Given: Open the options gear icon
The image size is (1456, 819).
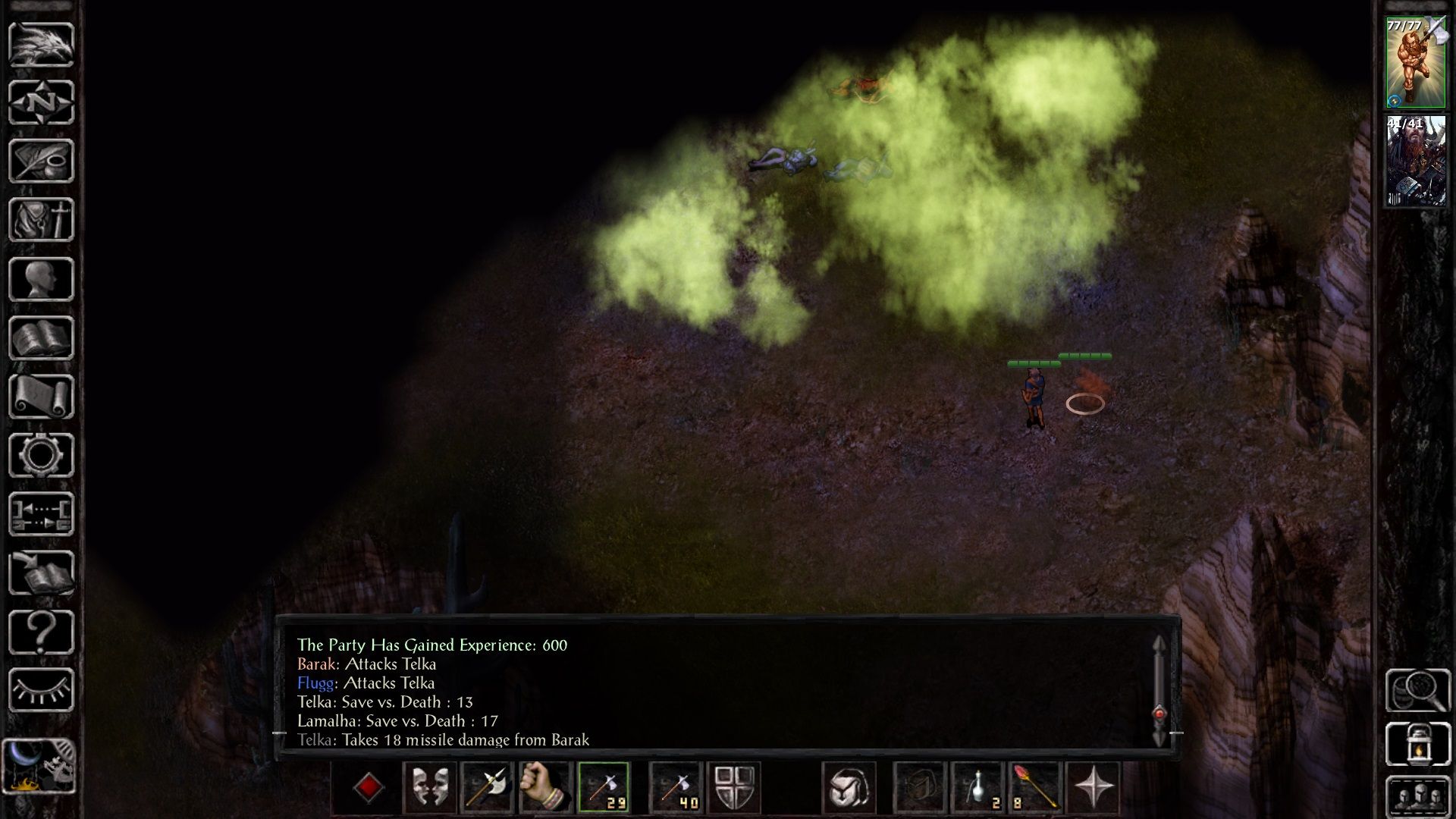Looking at the screenshot, I should (41, 455).
